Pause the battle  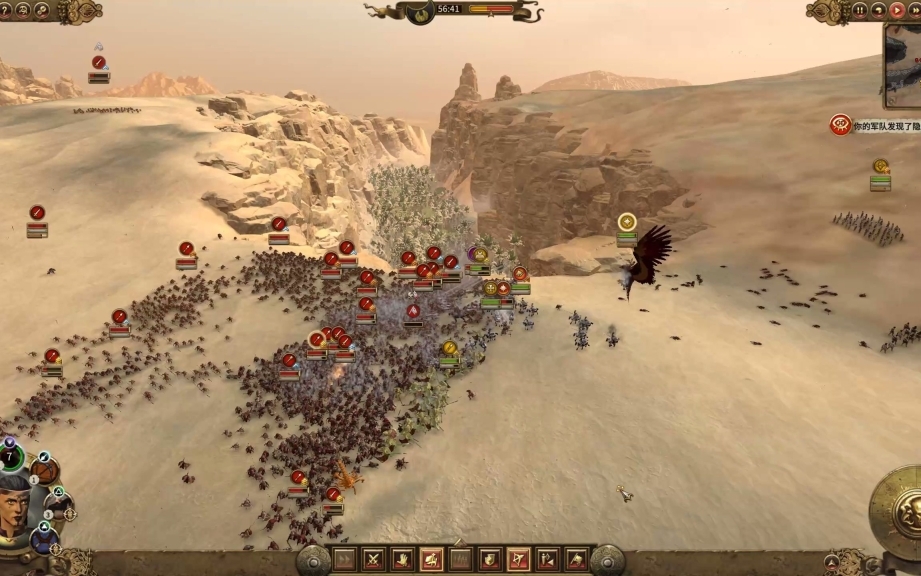coord(859,10)
